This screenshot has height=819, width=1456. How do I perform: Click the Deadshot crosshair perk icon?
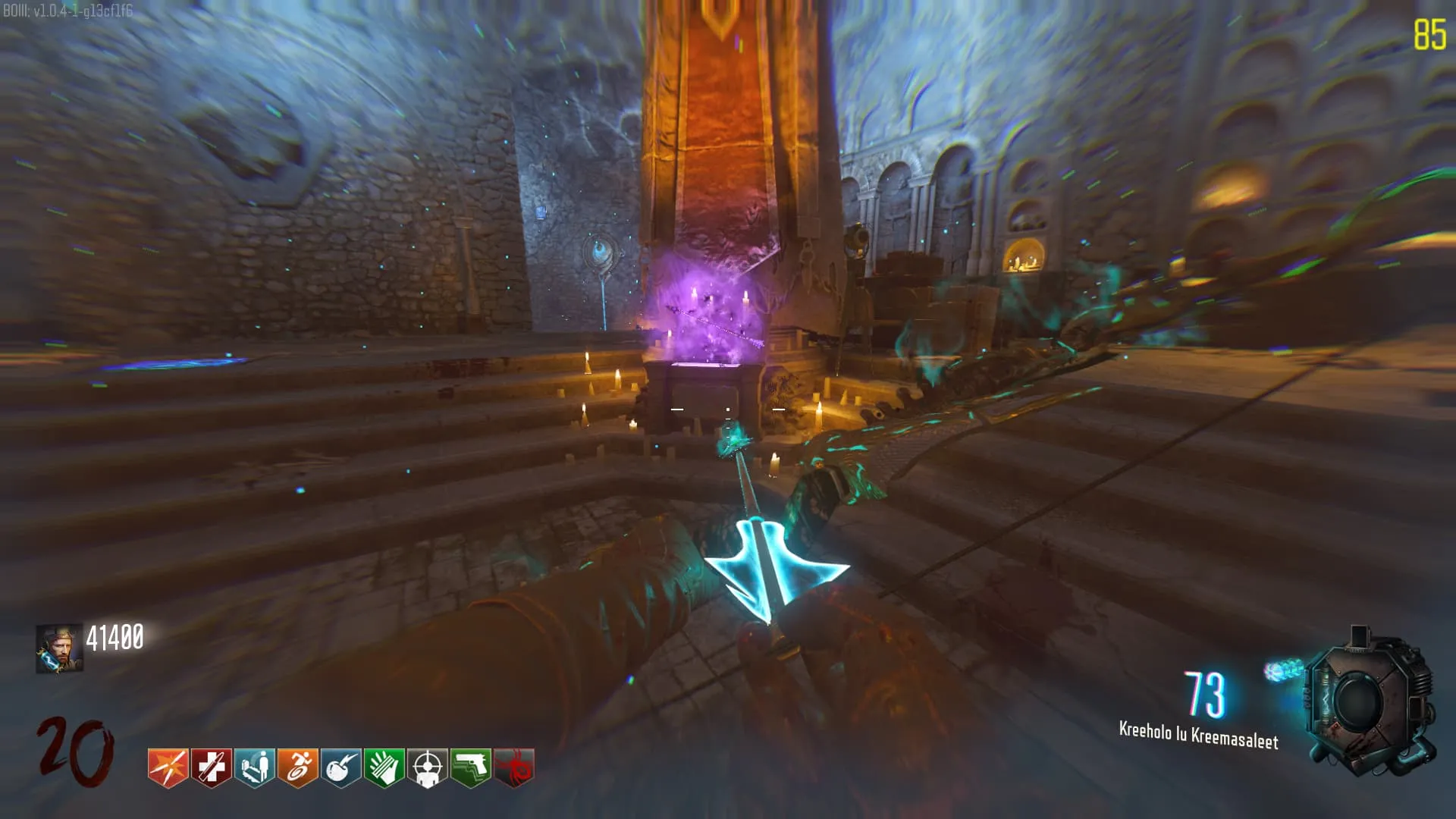pyautogui.click(x=428, y=767)
